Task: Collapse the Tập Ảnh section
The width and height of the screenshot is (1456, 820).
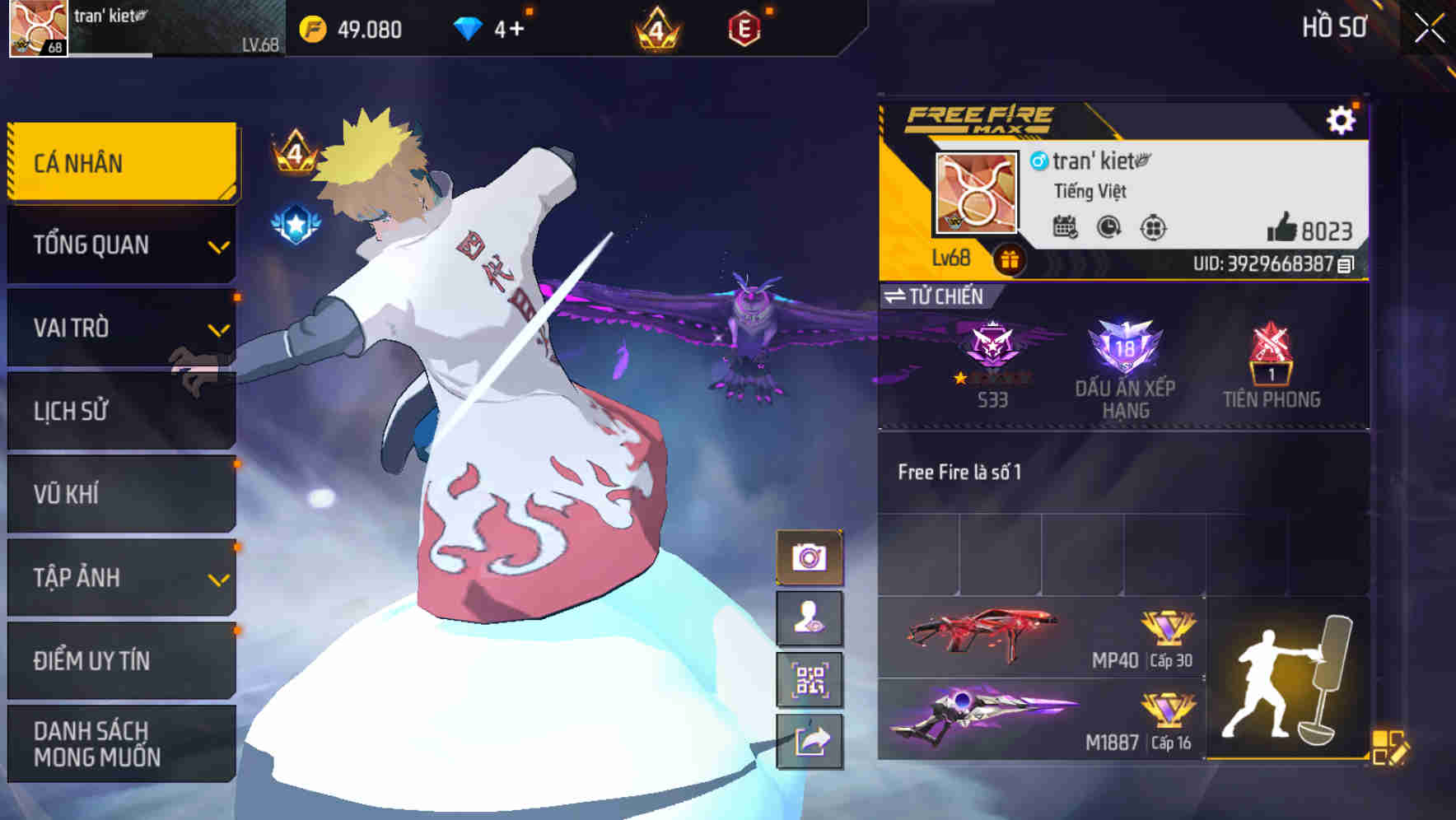Action: click(120, 578)
